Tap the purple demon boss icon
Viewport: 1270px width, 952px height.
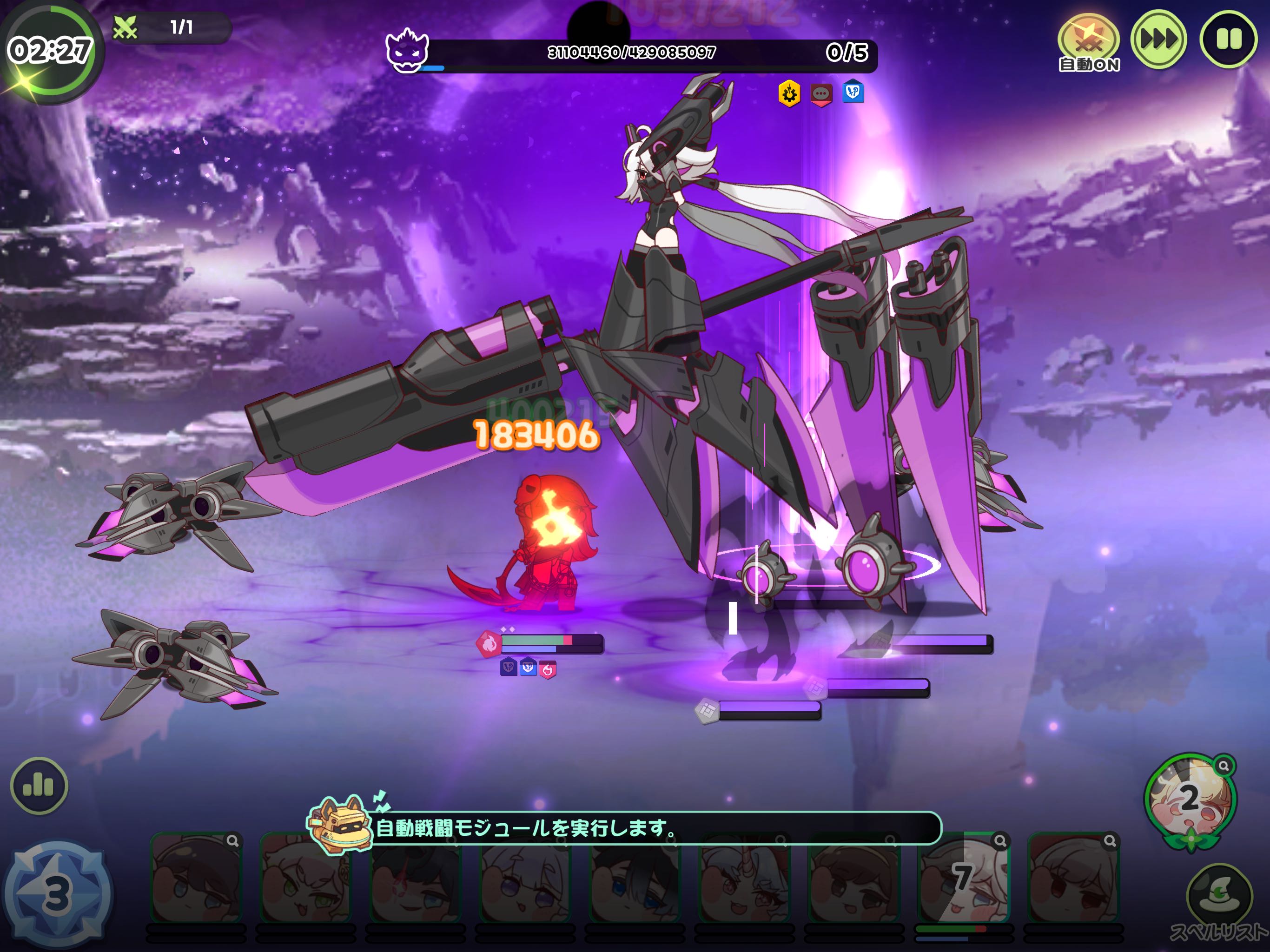(407, 50)
